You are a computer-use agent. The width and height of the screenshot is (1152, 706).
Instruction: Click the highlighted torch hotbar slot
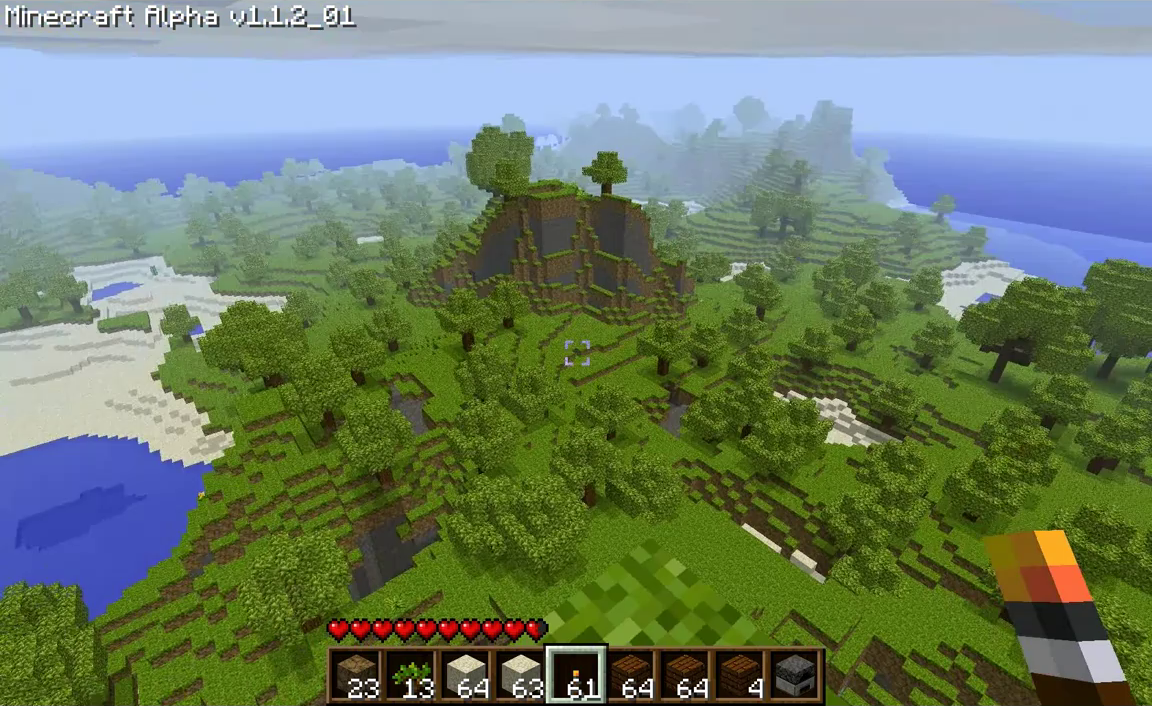click(x=575, y=675)
